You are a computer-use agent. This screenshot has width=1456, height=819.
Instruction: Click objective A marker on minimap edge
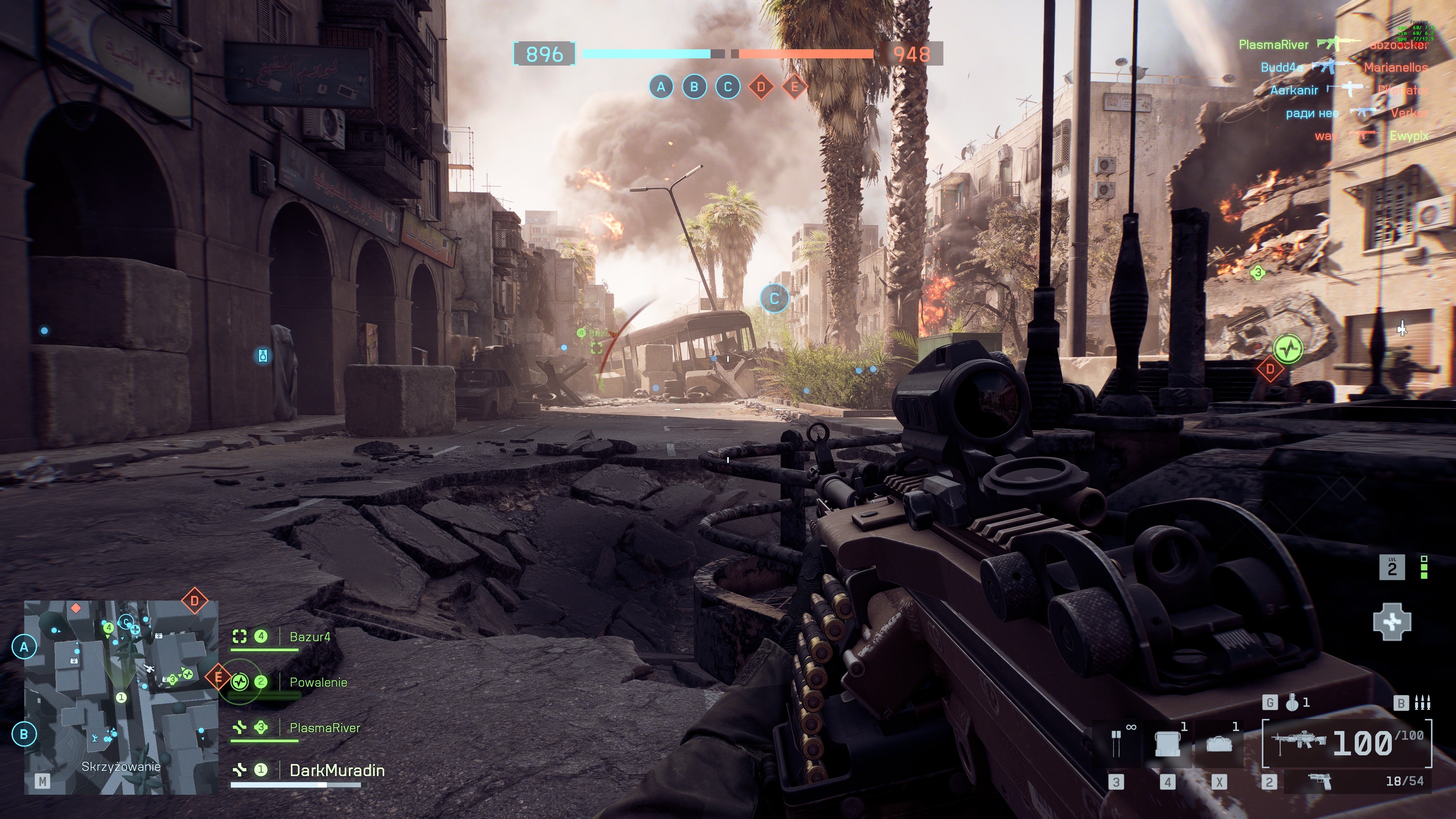24,646
